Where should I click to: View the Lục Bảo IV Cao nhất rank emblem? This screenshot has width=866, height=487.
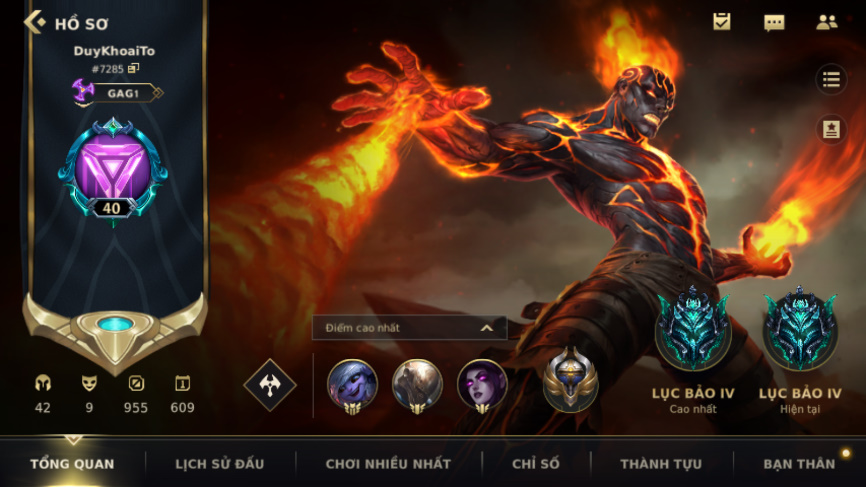[x=692, y=330]
